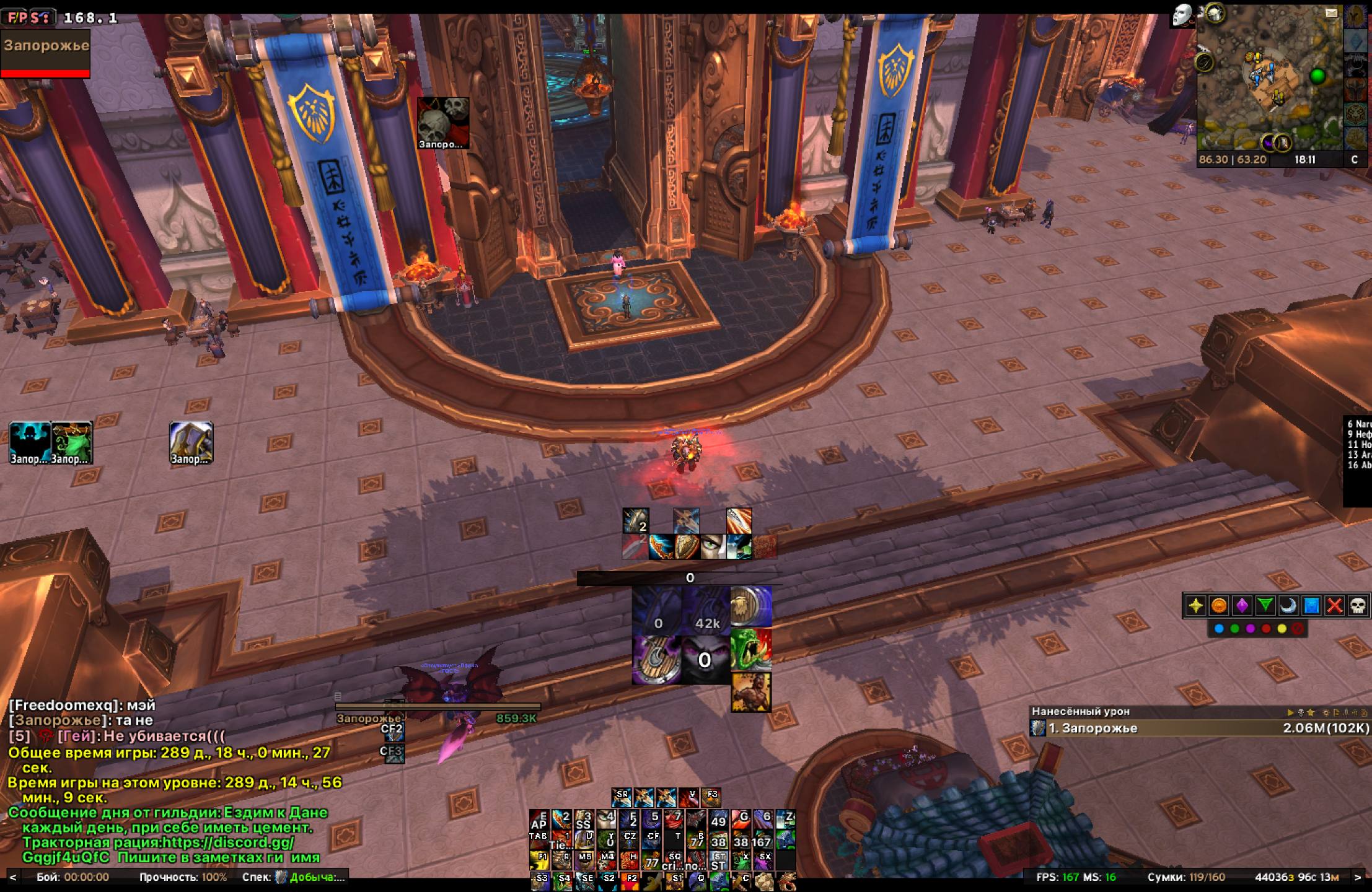Open the mail envelope icon on minimap

tap(1331, 12)
